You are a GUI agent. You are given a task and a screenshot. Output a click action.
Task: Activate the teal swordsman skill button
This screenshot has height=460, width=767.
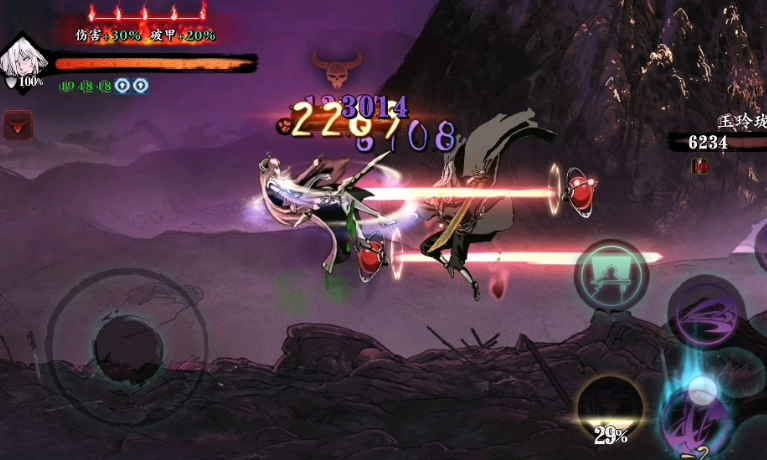click(611, 274)
